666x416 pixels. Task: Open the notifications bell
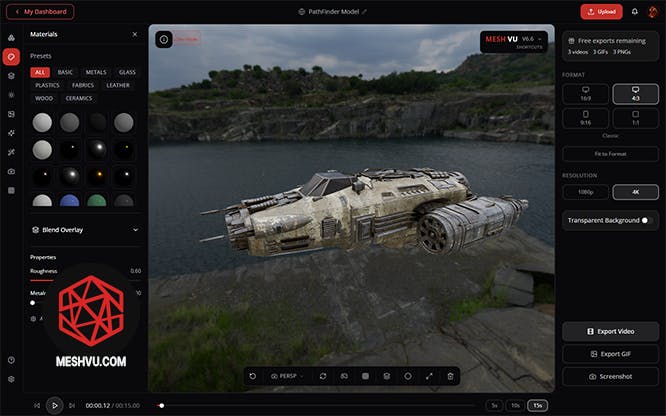coord(634,12)
